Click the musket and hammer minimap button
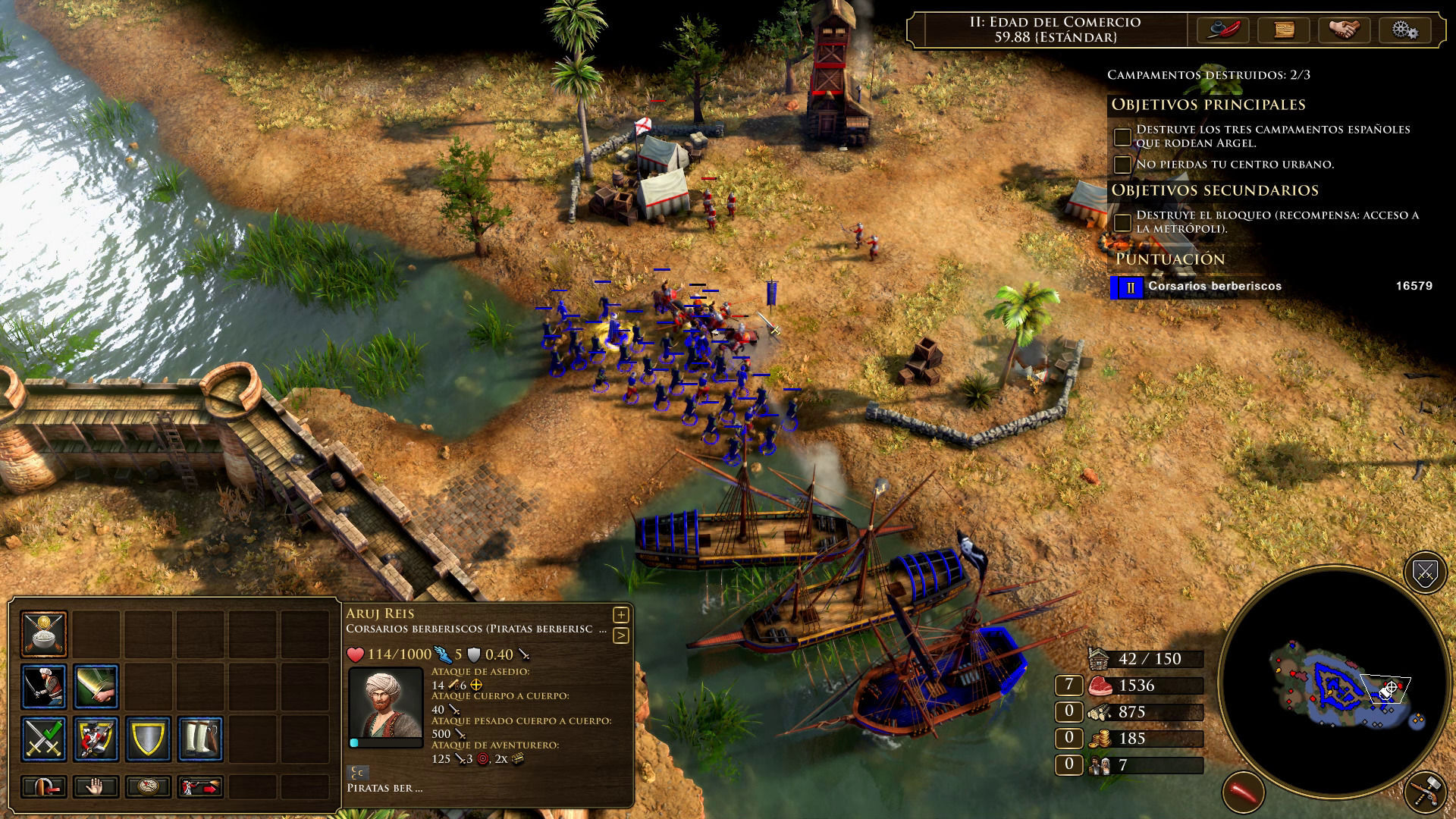This screenshot has width=1456, height=819. click(x=1425, y=792)
